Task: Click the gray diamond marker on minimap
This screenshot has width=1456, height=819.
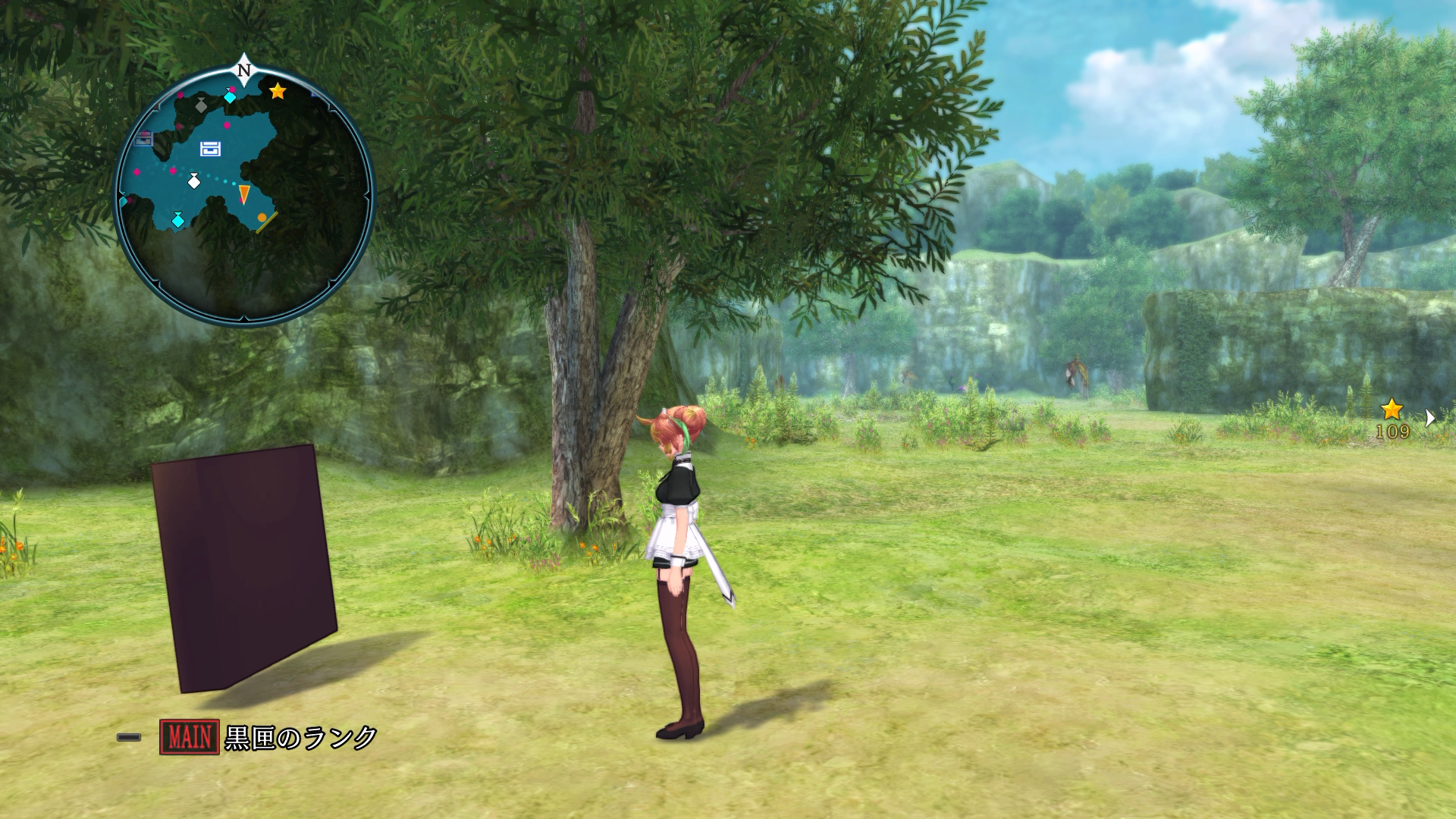Action: [x=201, y=105]
